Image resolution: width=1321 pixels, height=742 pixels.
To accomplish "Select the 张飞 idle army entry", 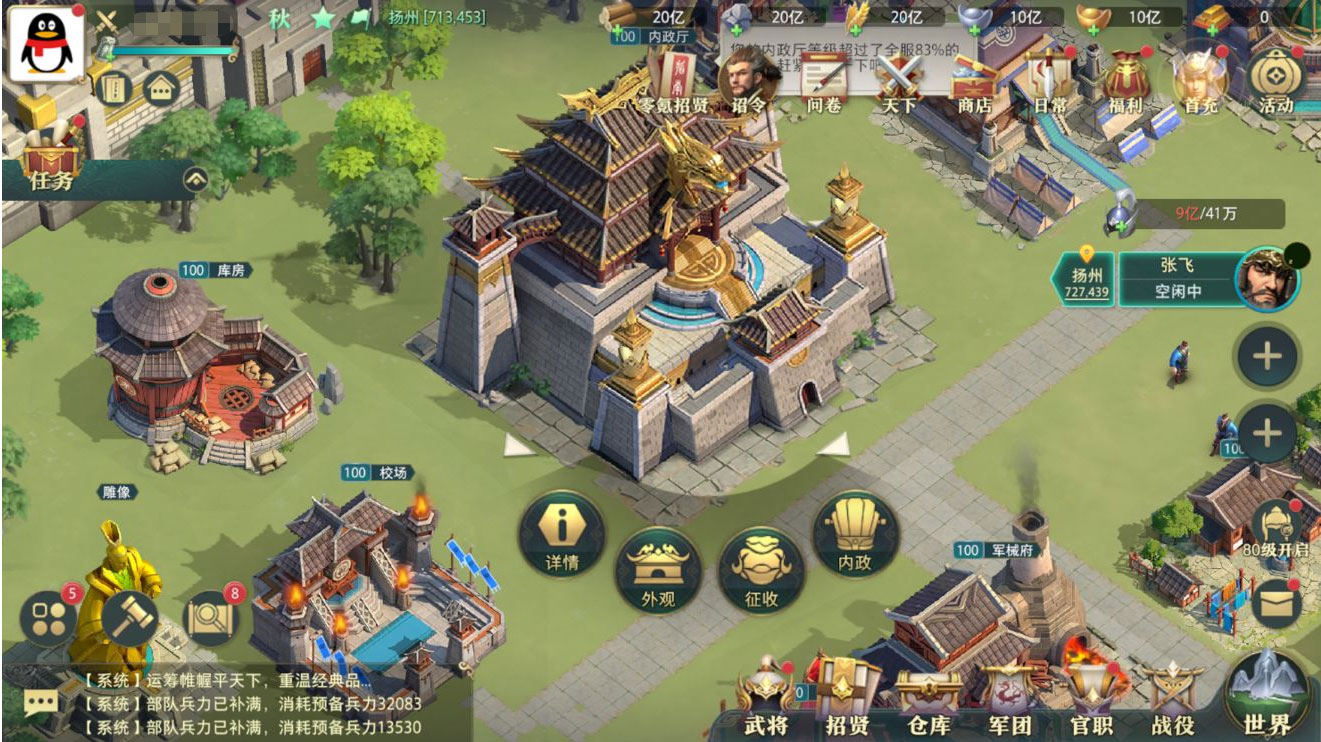I will pyautogui.click(x=1176, y=279).
